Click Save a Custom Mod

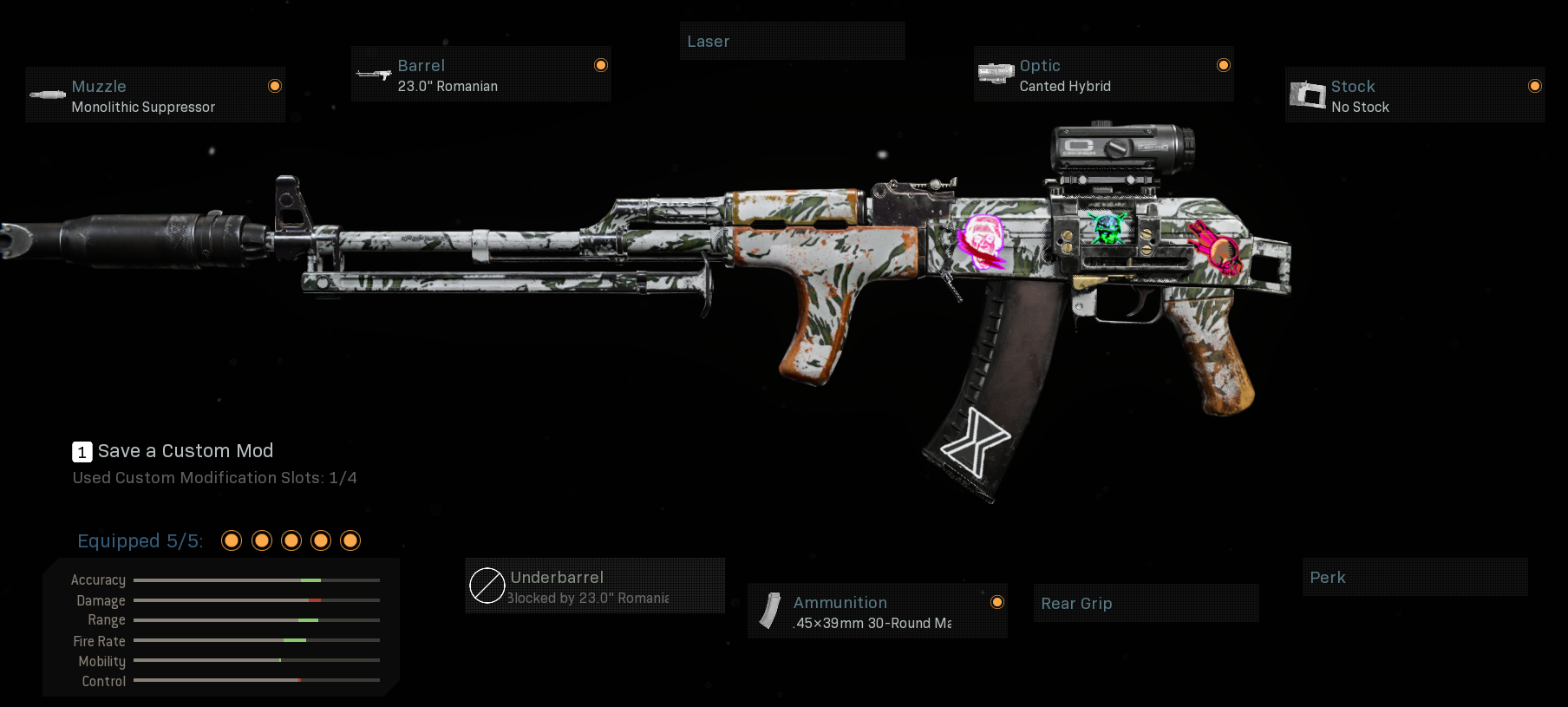pos(185,451)
